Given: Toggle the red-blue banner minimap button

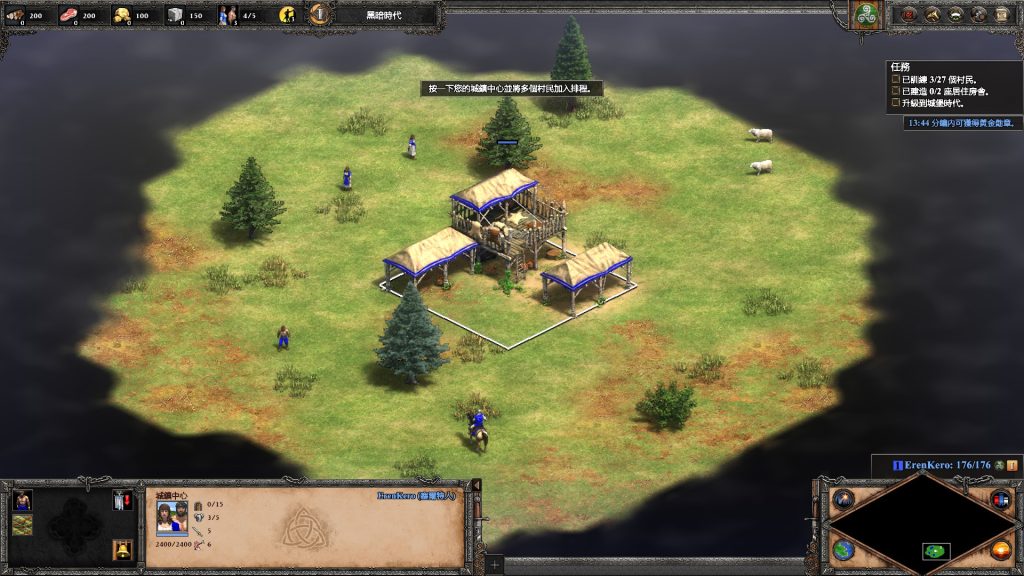Looking at the screenshot, I should [1000, 499].
